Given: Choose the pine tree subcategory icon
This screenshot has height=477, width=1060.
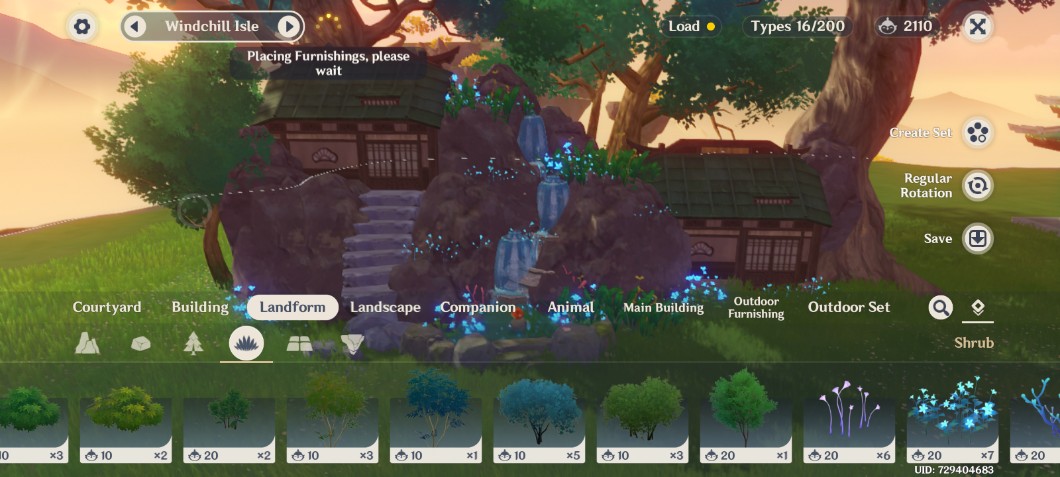Looking at the screenshot, I should tap(193, 344).
